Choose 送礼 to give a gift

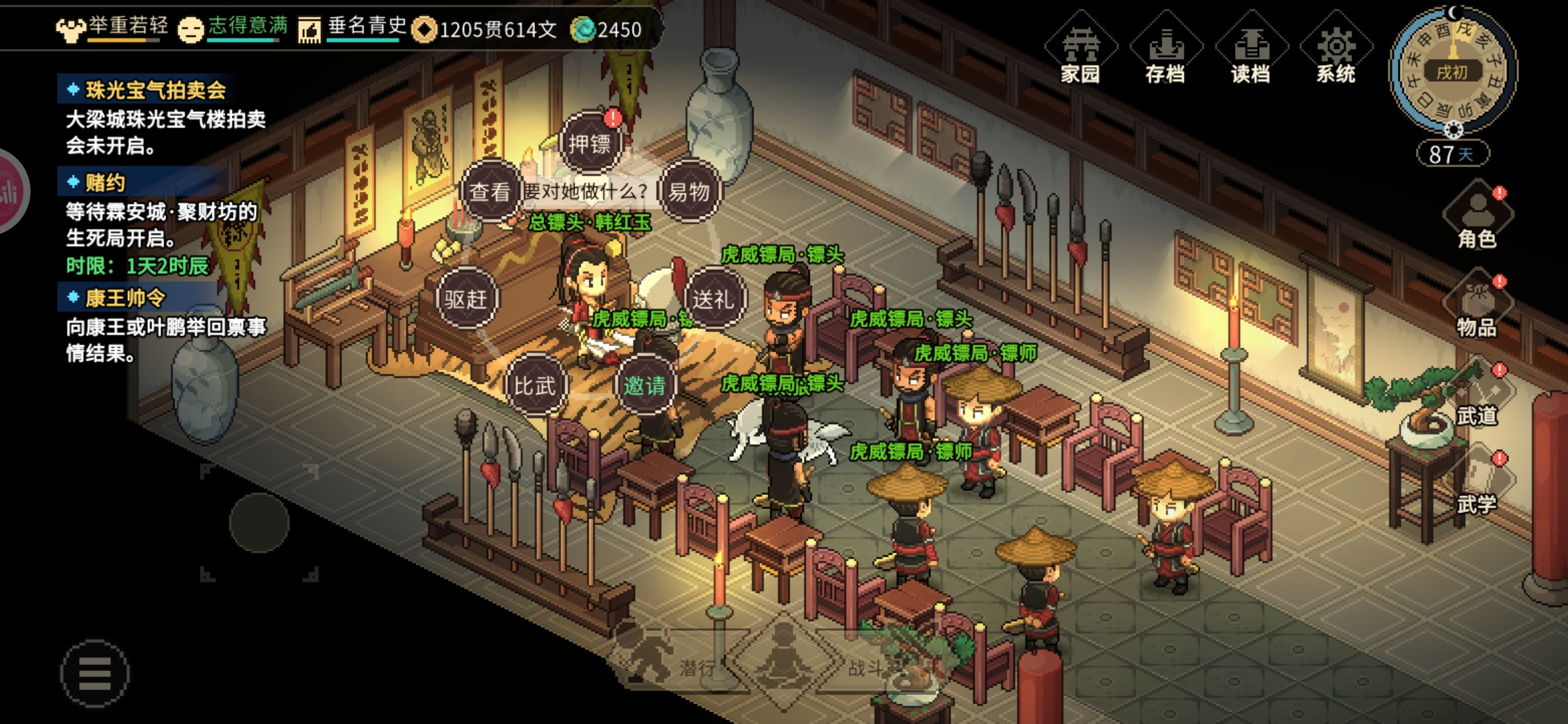pos(713,299)
